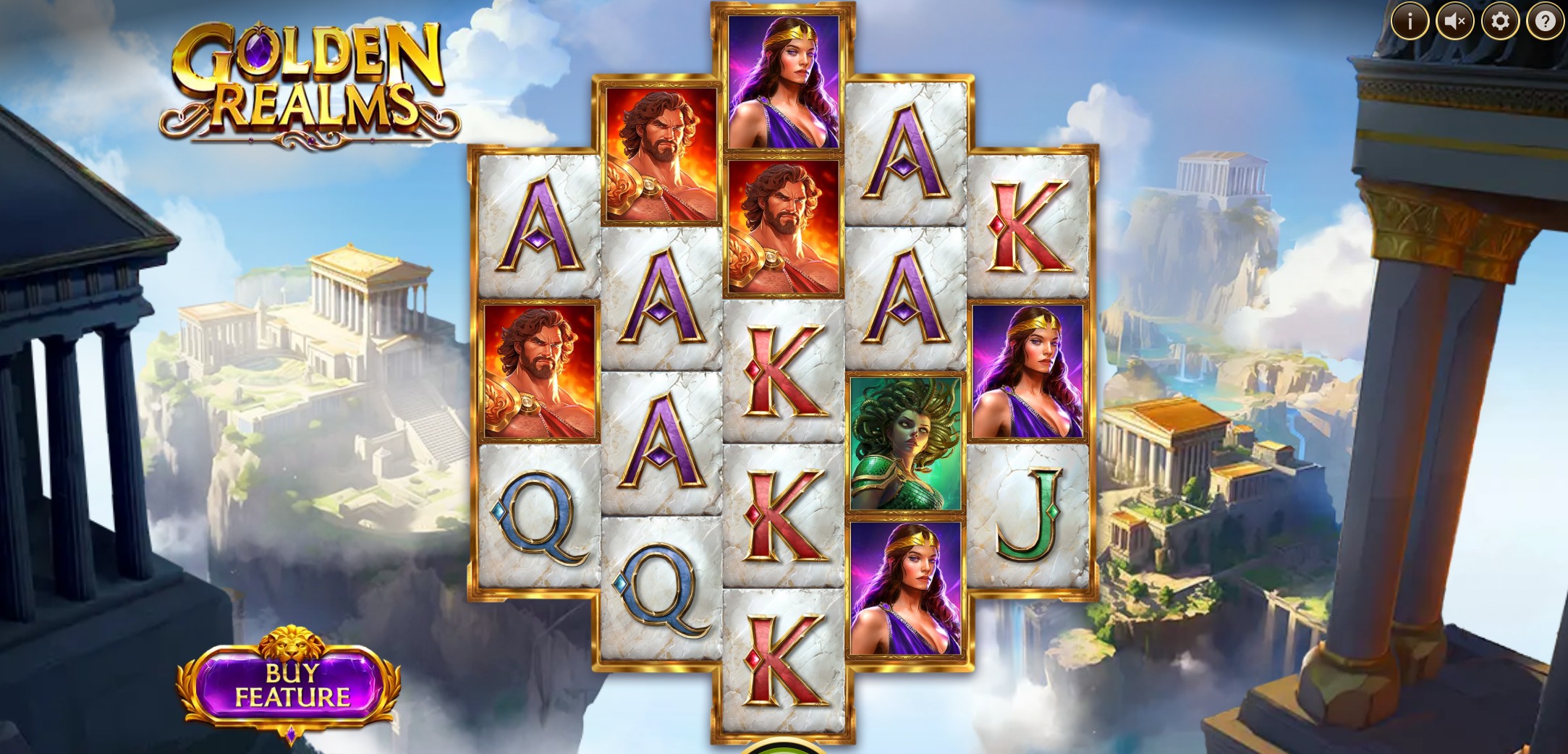The image size is (1568, 754).
Task: Click the green J symbol on the right reel
Action: (x=1033, y=514)
